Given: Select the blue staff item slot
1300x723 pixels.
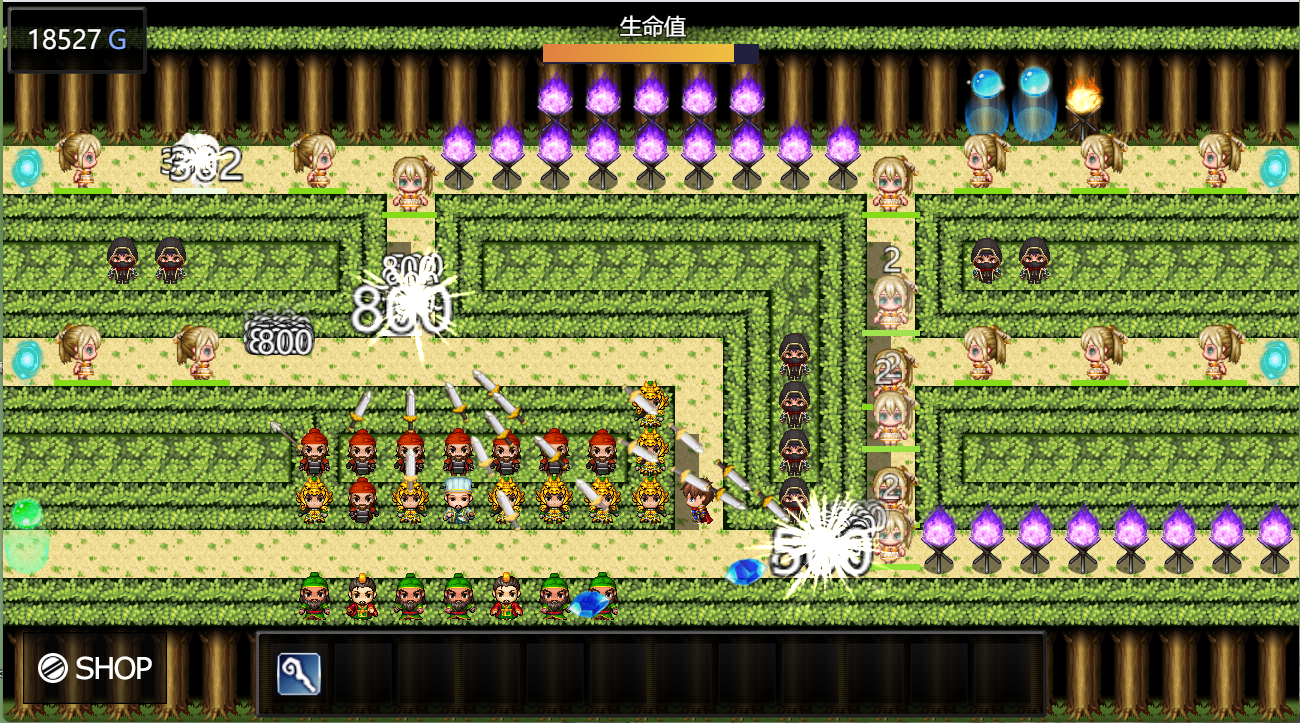Looking at the screenshot, I should [299, 674].
